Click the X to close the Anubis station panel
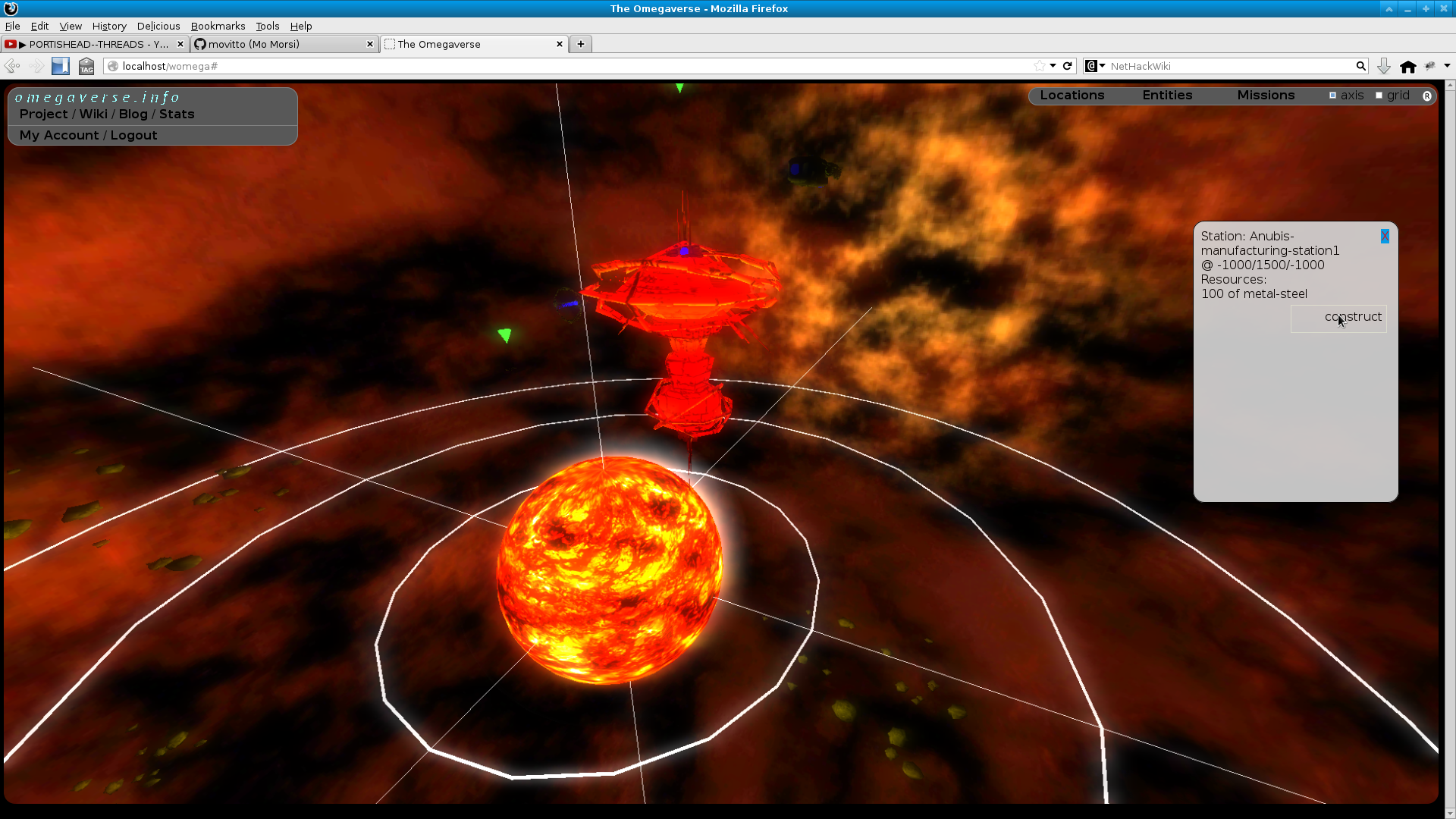Image resolution: width=1456 pixels, height=819 pixels. tap(1385, 236)
